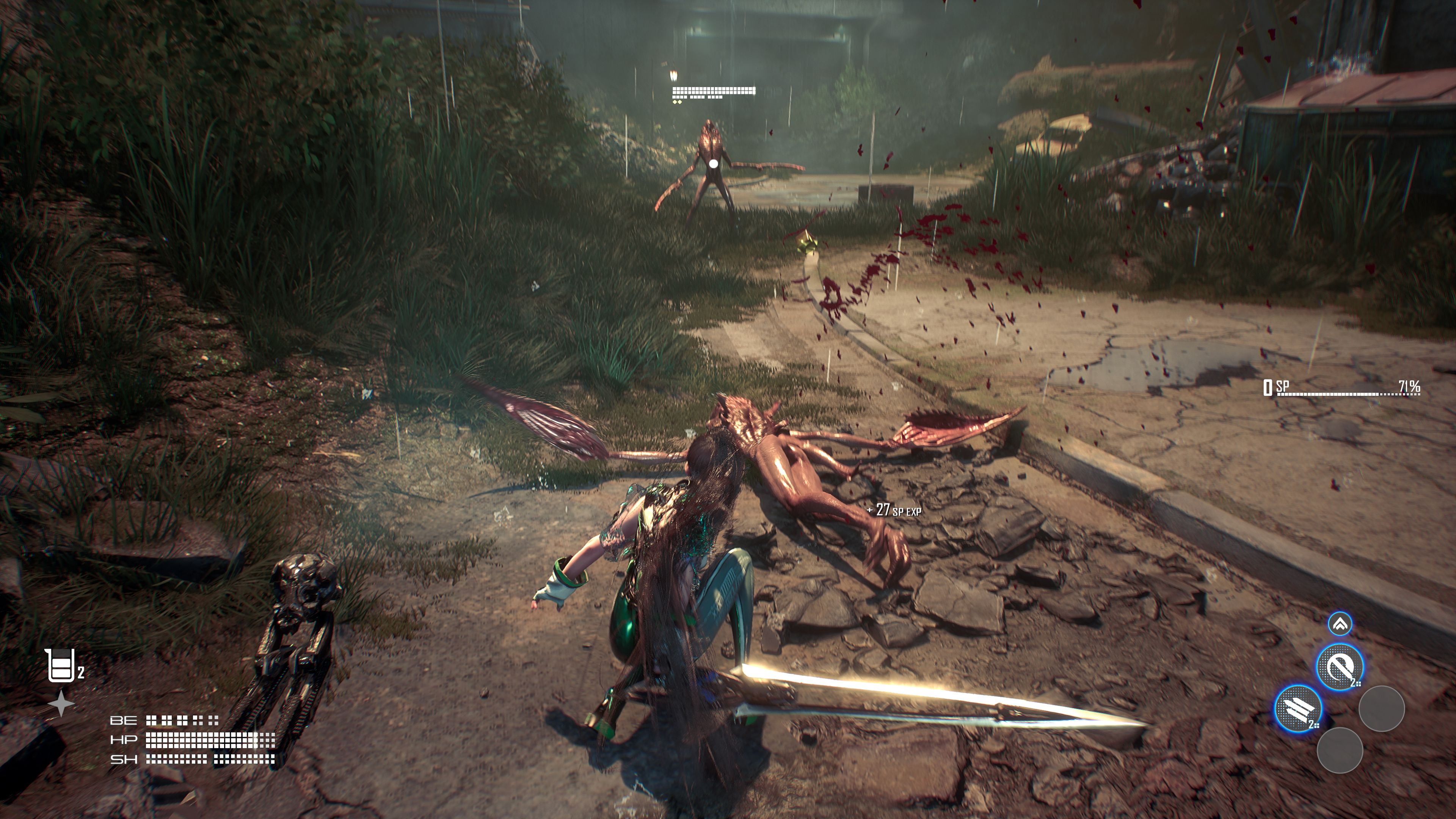1456x819 pixels.
Task: Select the grey four-point star icon
Action: [61, 704]
